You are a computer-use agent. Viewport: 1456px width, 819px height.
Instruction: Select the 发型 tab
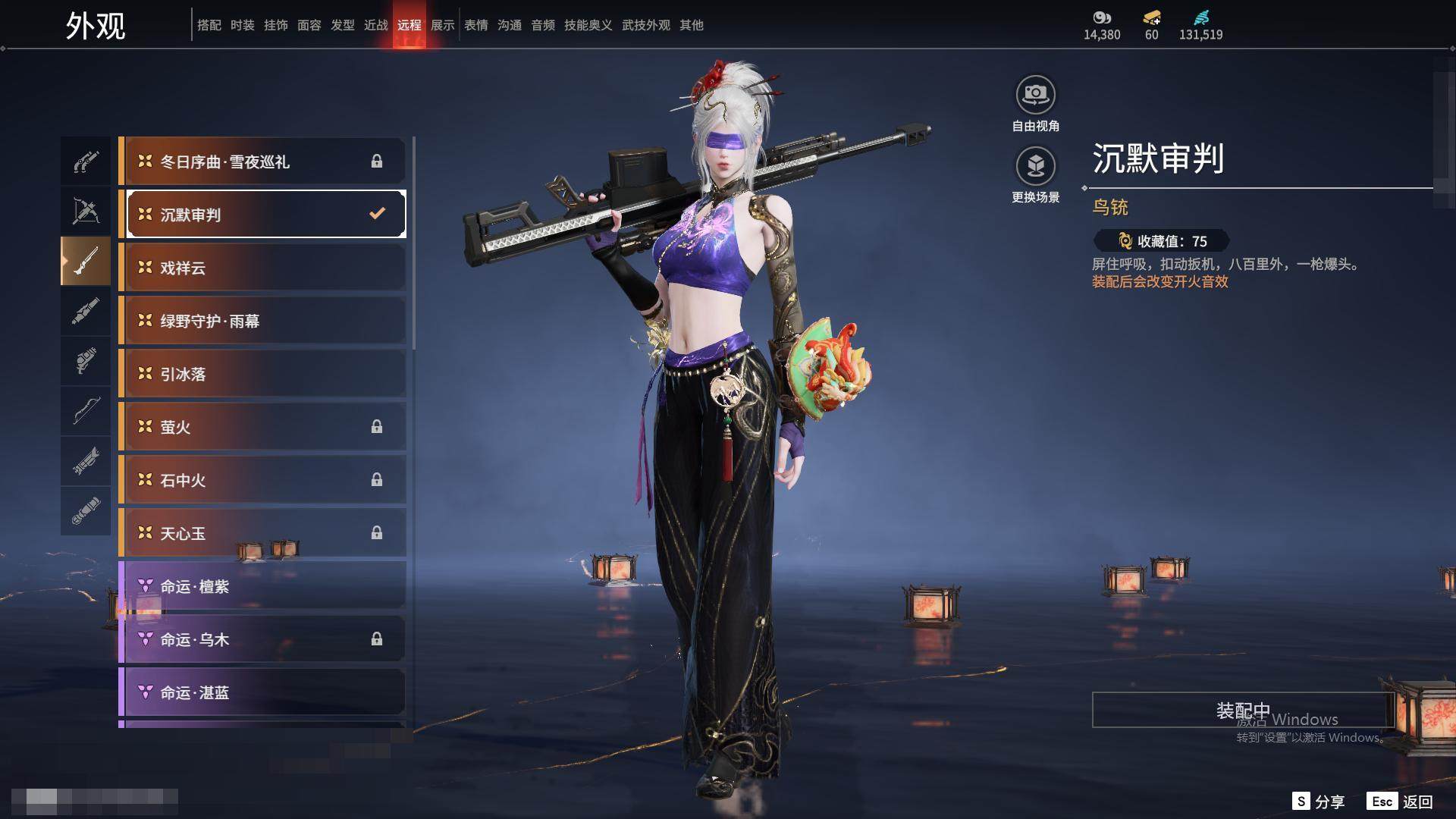point(343,25)
